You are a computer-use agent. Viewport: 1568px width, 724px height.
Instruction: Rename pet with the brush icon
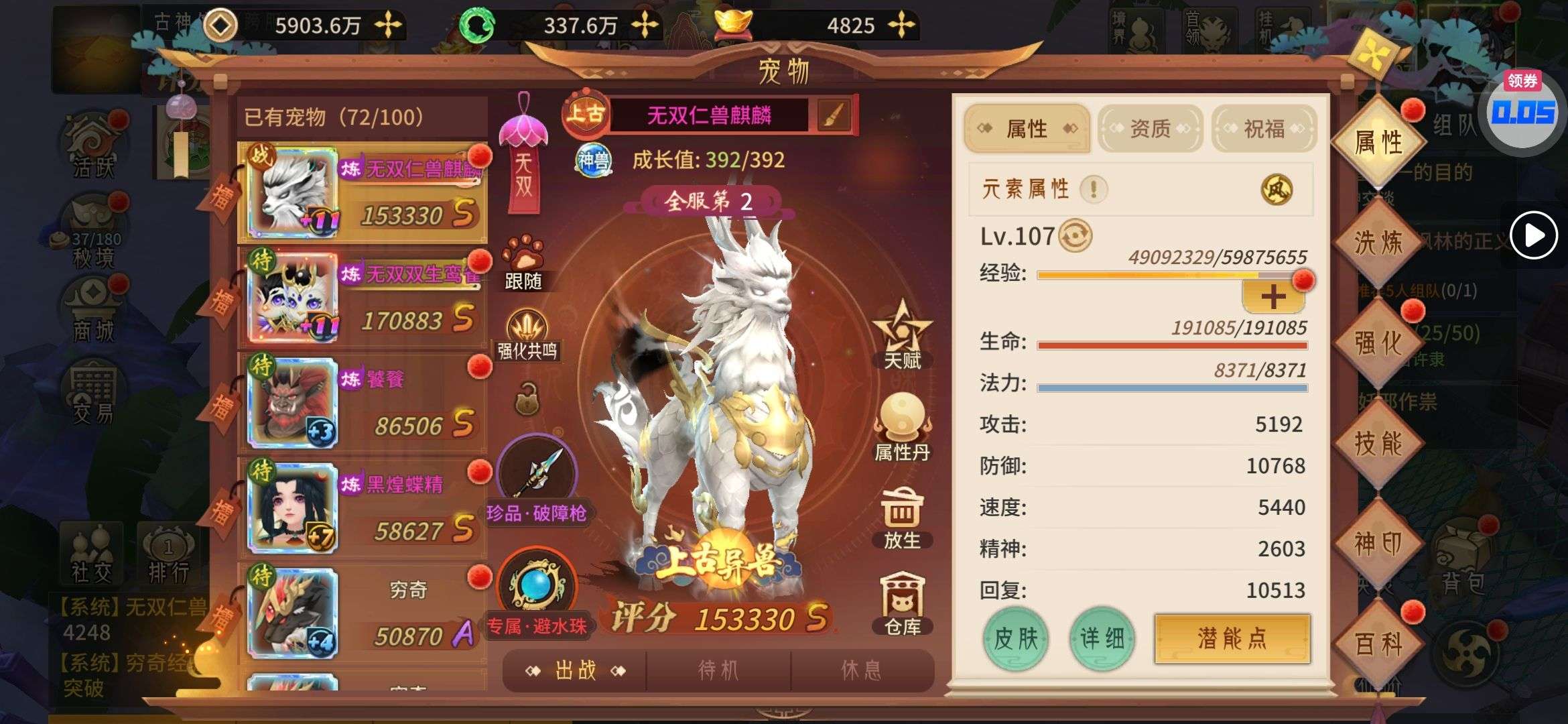(x=834, y=116)
